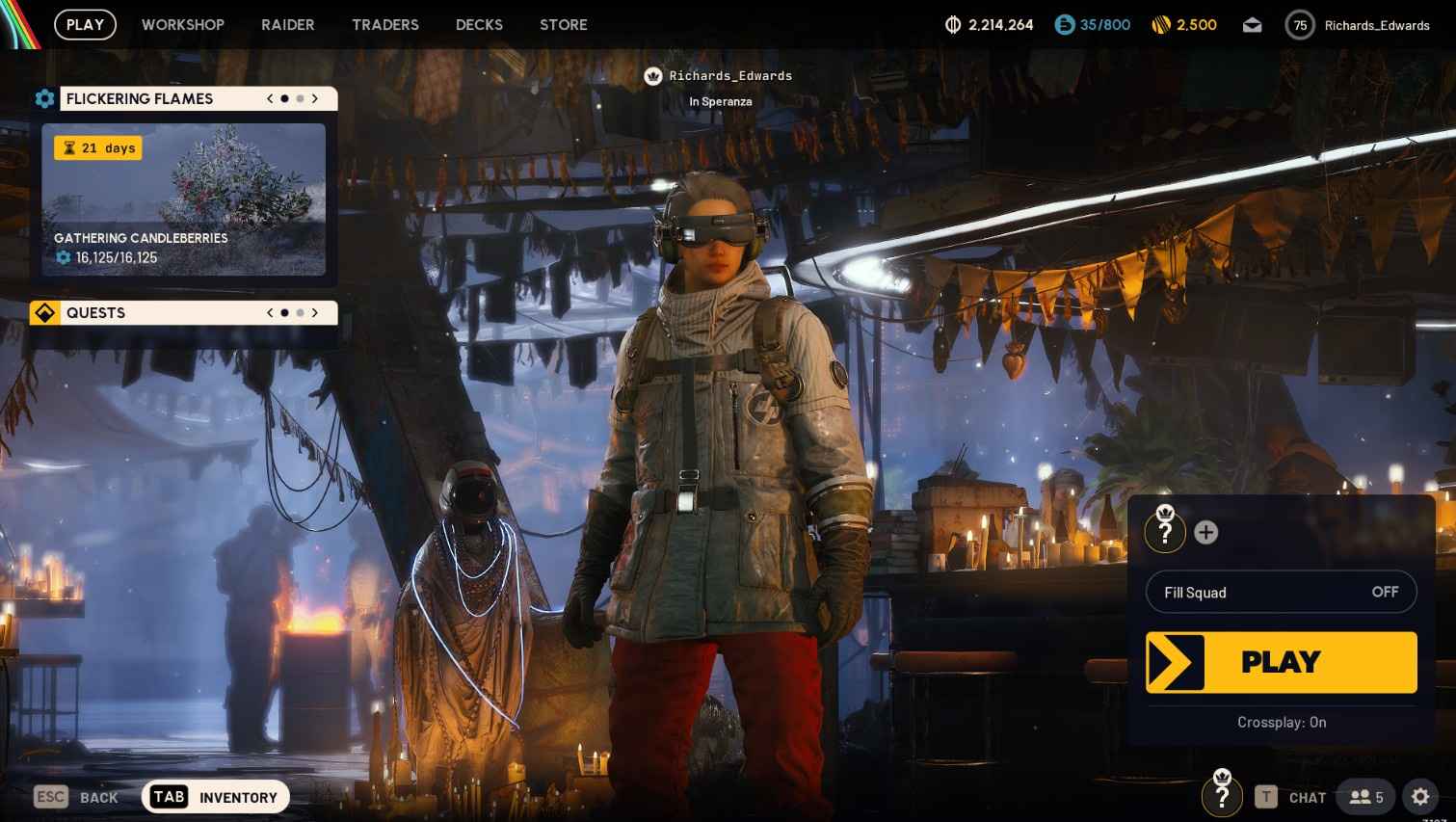Expand the next Flickering Flames page with right chevron

click(x=315, y=98)
